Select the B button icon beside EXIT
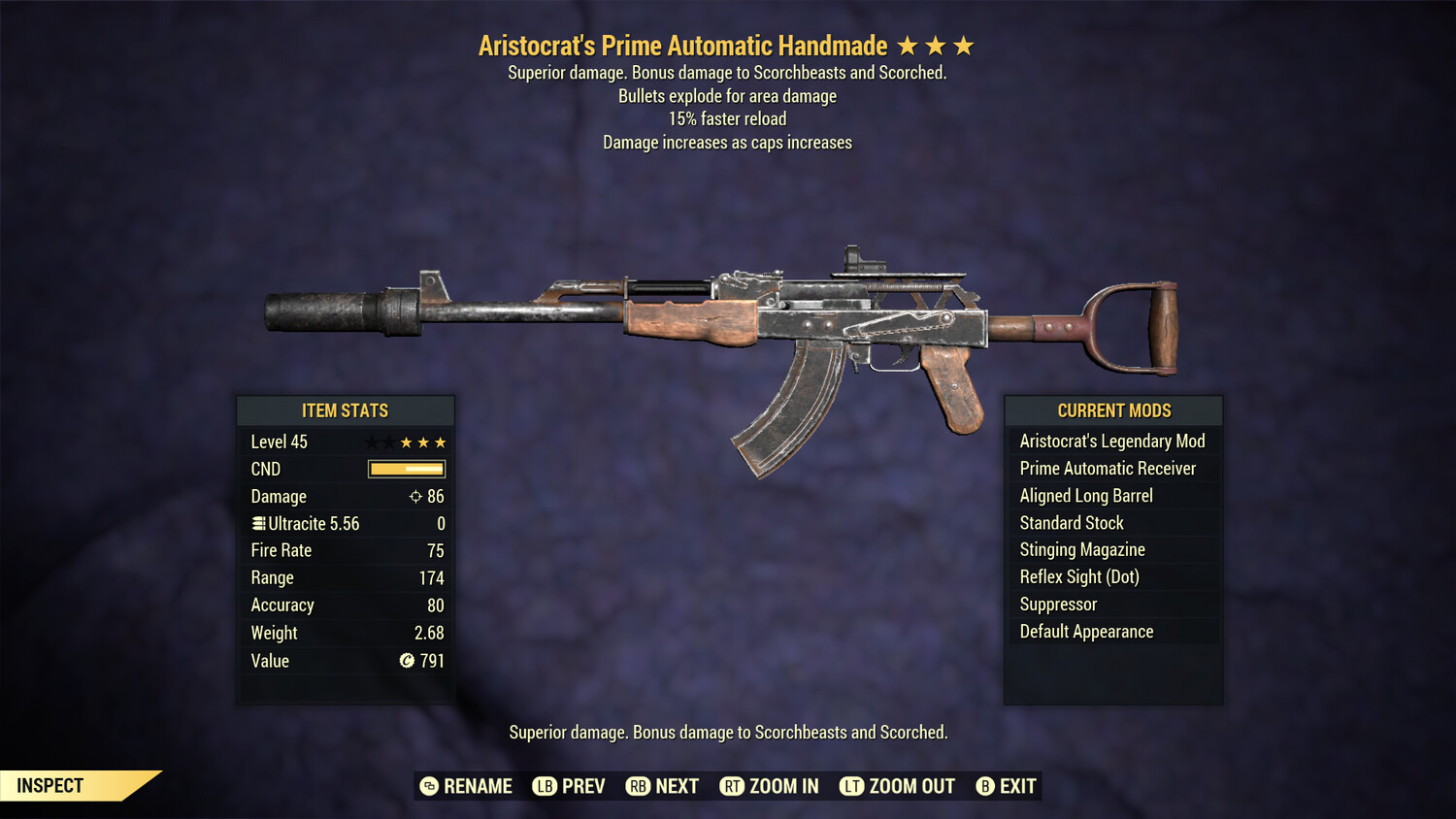The image size is (1456, 819). coord(985,786)
